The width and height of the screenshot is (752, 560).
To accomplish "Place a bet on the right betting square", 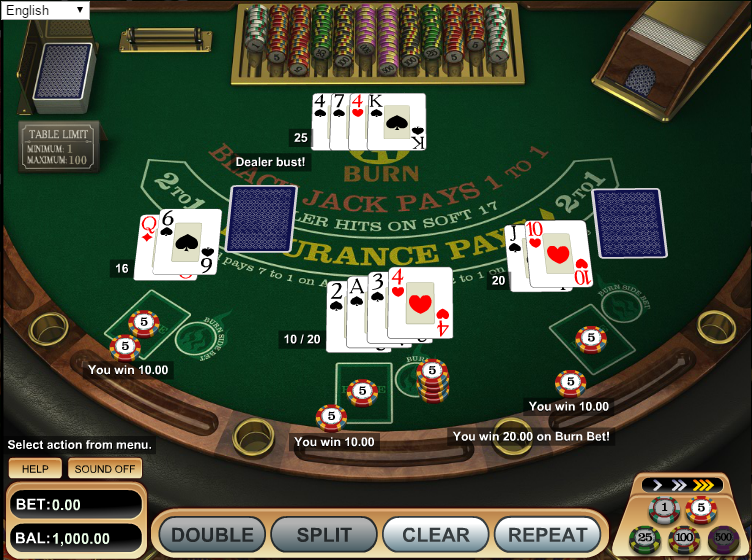I will point(590,333).
